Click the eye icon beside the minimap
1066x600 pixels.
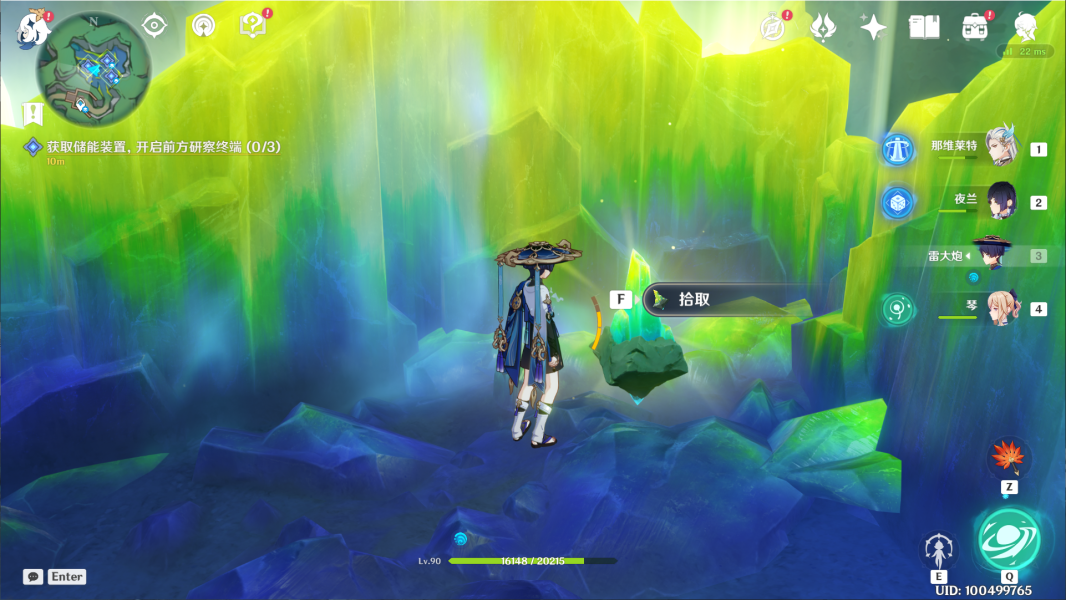point(154,26)
